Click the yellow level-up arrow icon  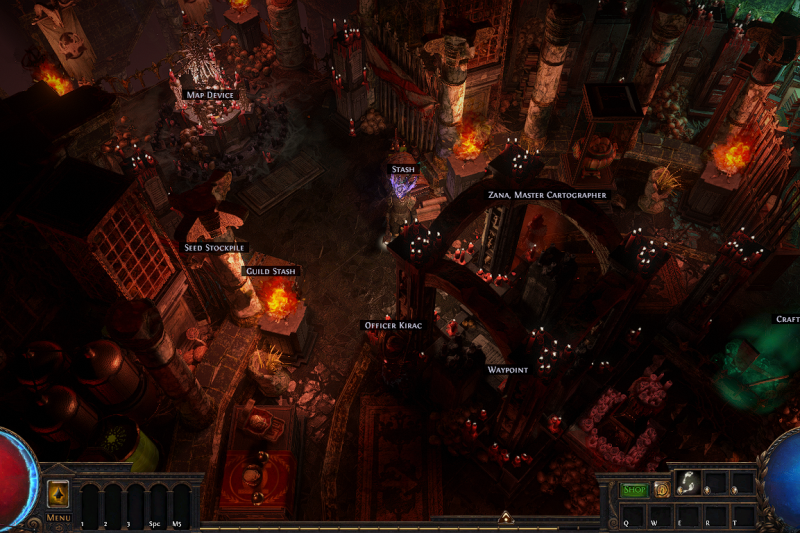tap(58, 494)
